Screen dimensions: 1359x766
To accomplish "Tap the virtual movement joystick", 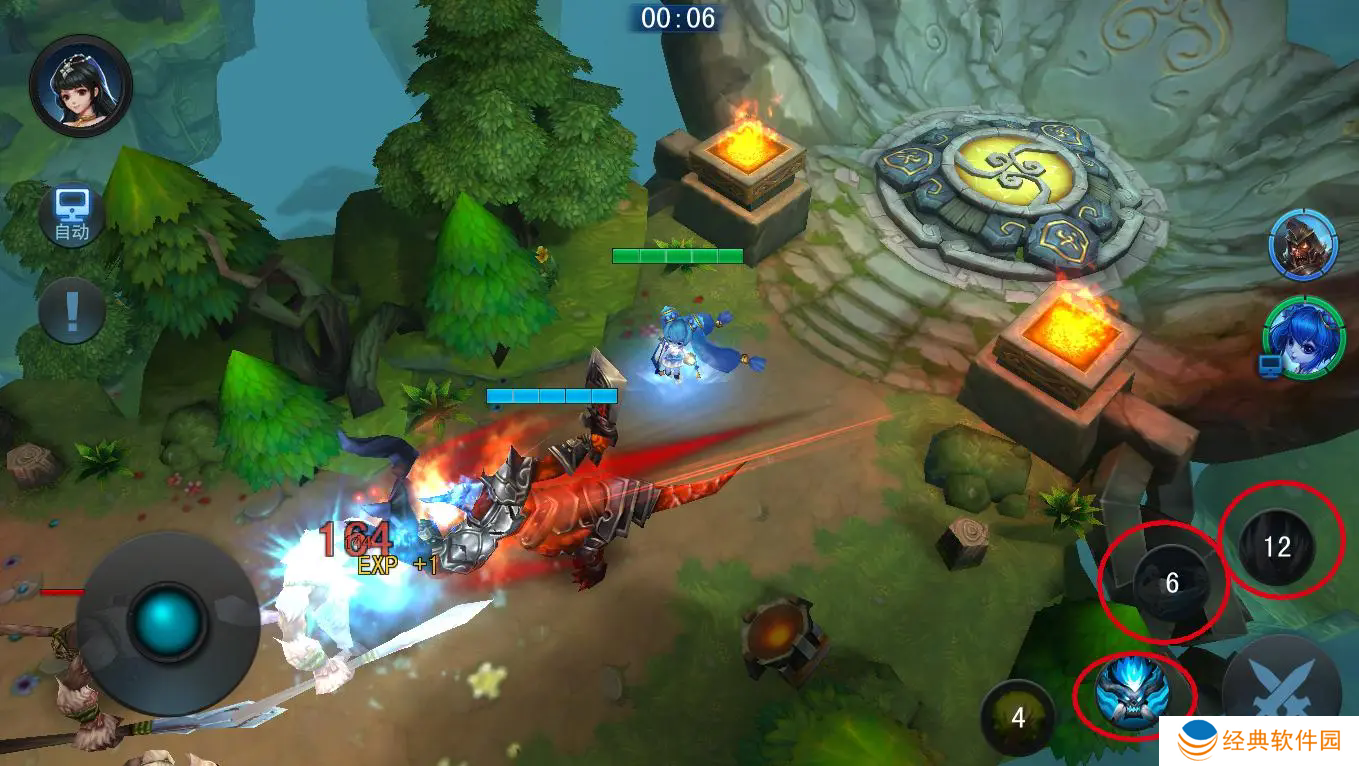I will coord(167,621).
